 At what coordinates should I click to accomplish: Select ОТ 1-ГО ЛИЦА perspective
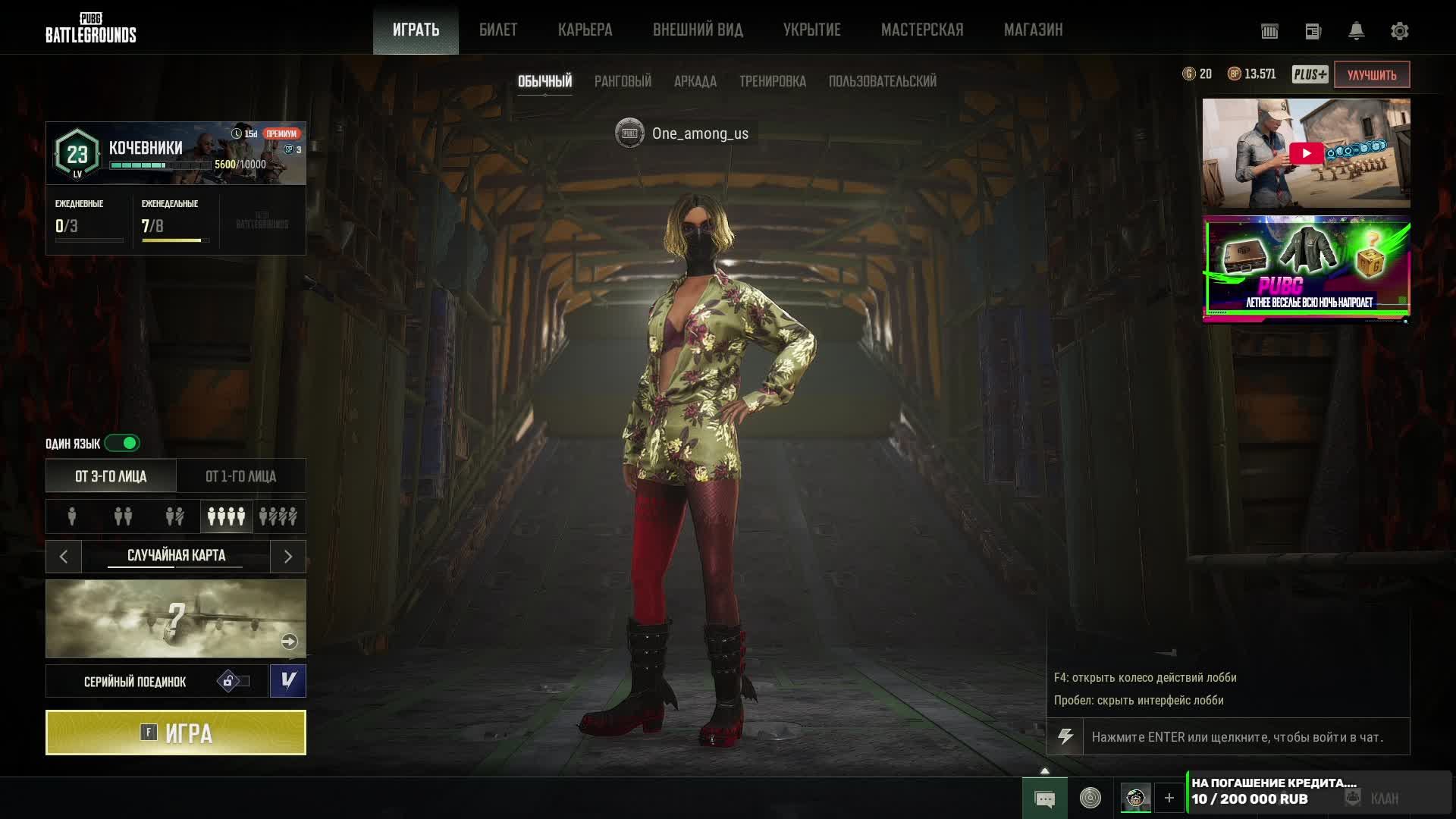pos(240,476)
